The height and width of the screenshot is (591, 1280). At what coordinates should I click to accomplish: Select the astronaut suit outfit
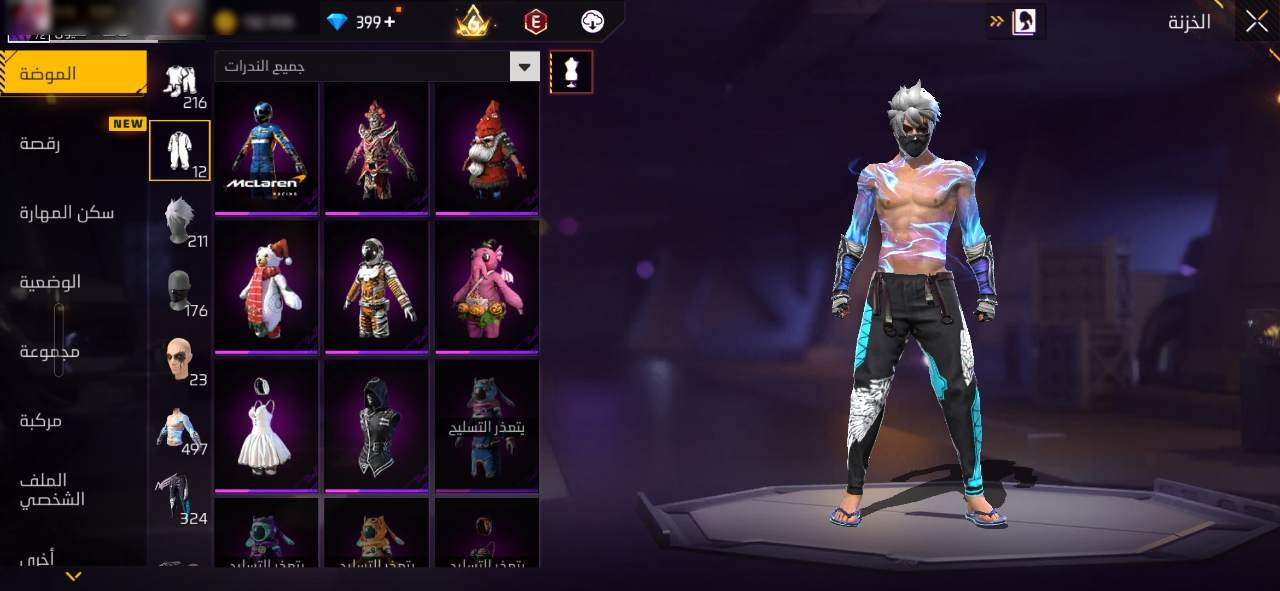click(377, 286)
